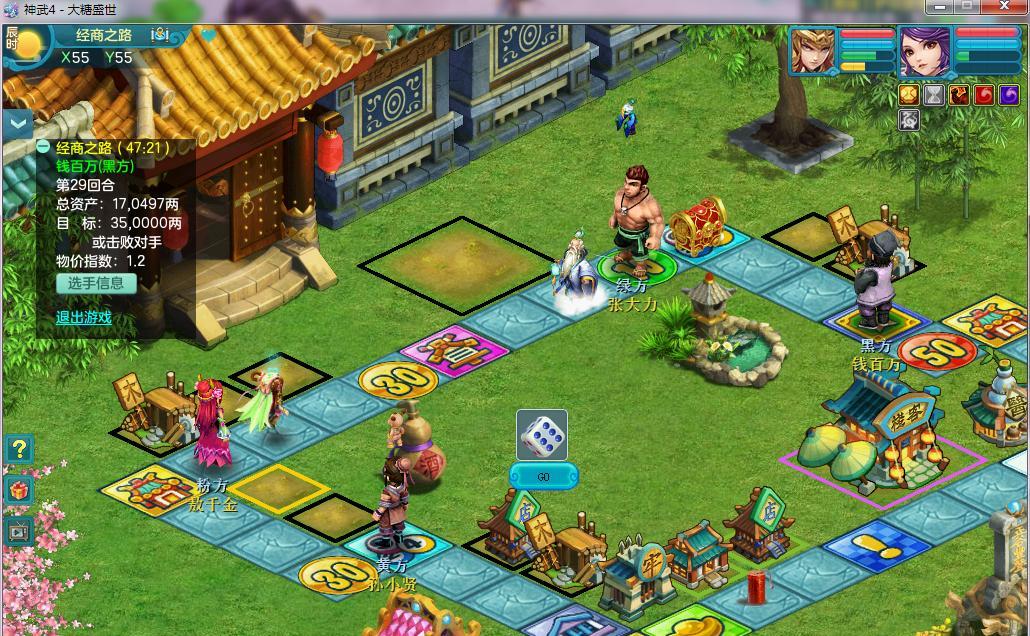
Task: Open the yellow question mark help
Action: [x=19, y=449]
